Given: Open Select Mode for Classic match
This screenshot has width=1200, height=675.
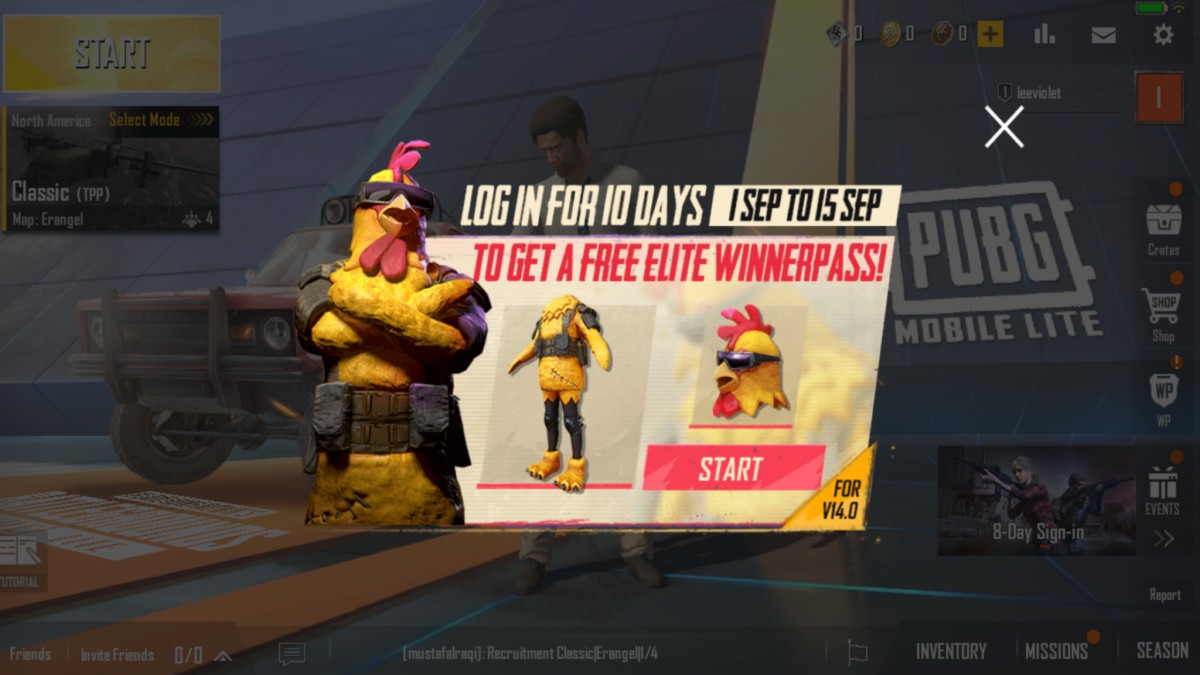Looking at the screenshot, I should (x=160, y=120).
